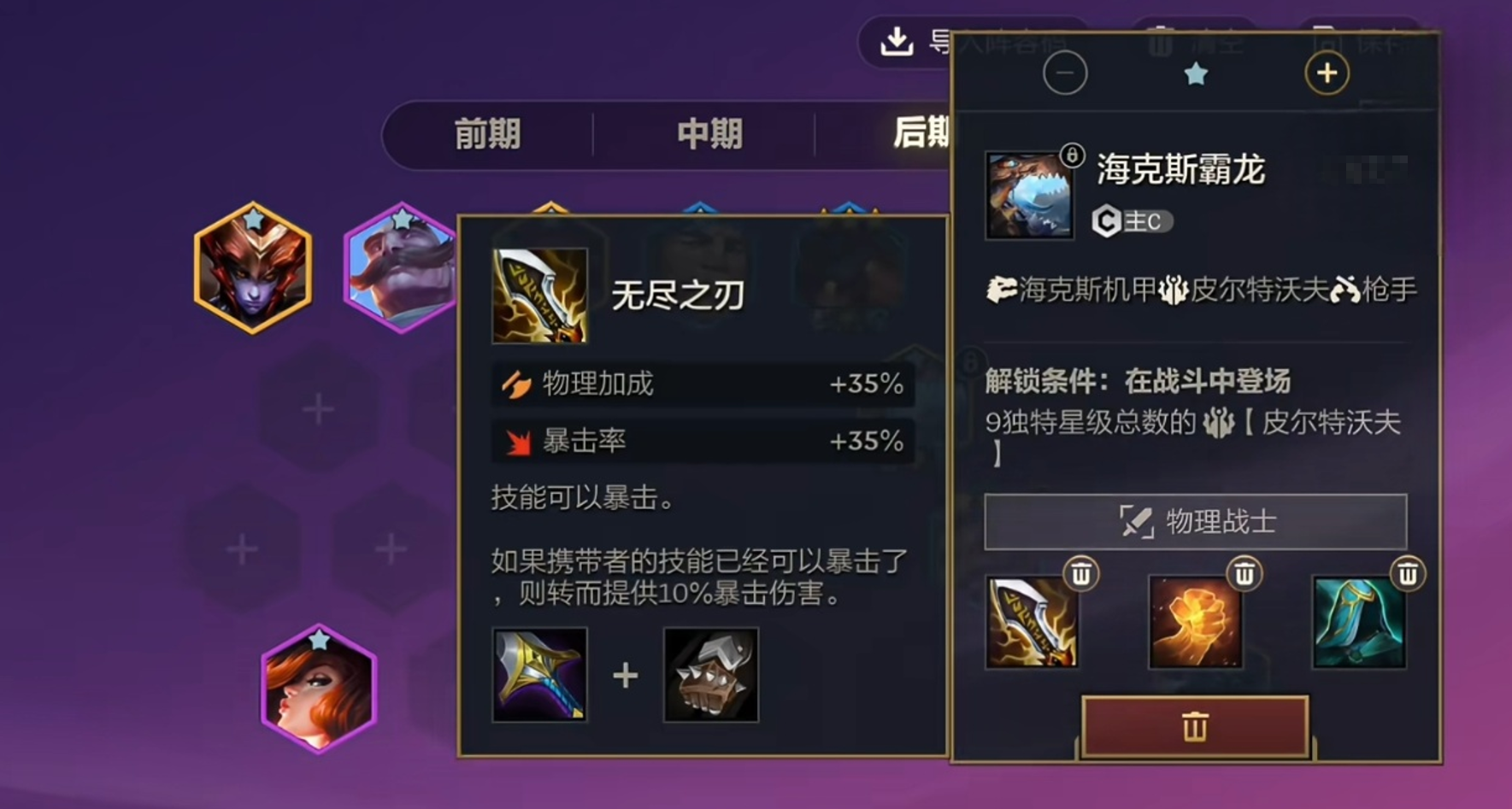The height and width of the screenshot is (809, 1512).
Task: Toggle the star icon between plus and minus
Action: click(1197, 73)
